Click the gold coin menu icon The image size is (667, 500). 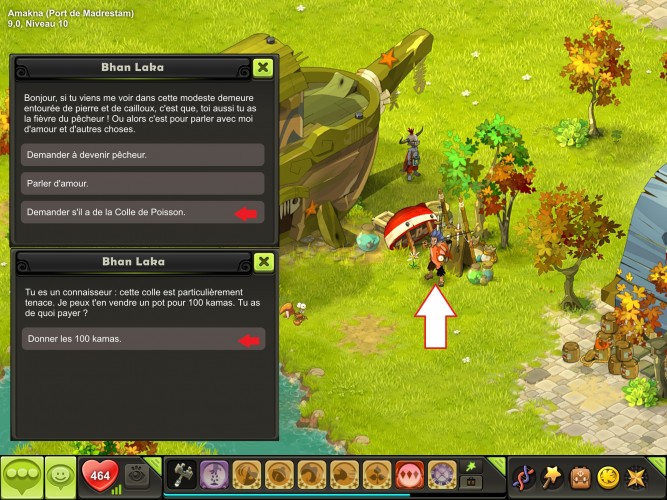point(607,476)
